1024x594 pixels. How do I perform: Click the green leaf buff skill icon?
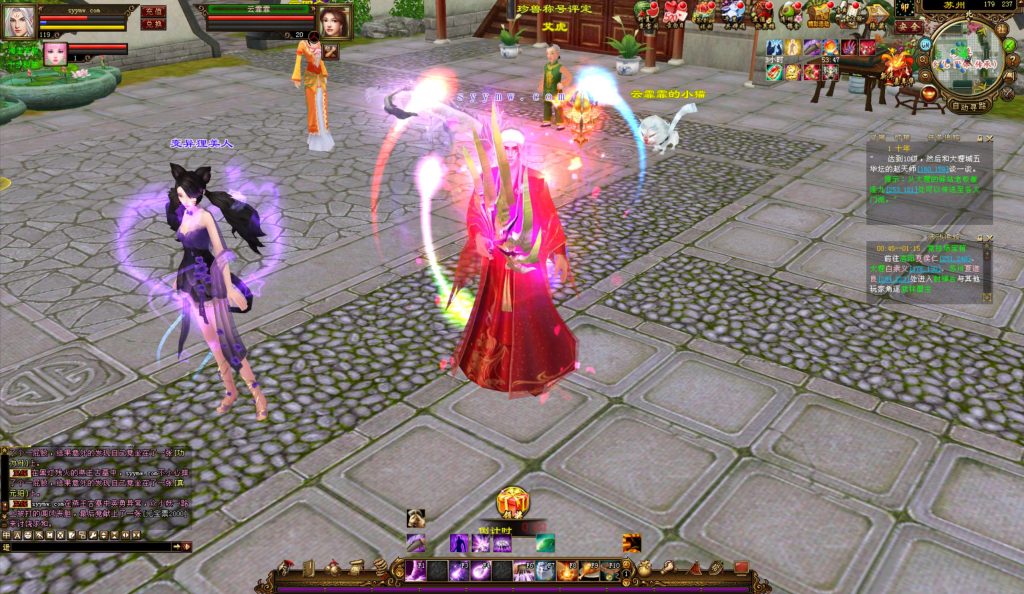(x=545, y=543)
